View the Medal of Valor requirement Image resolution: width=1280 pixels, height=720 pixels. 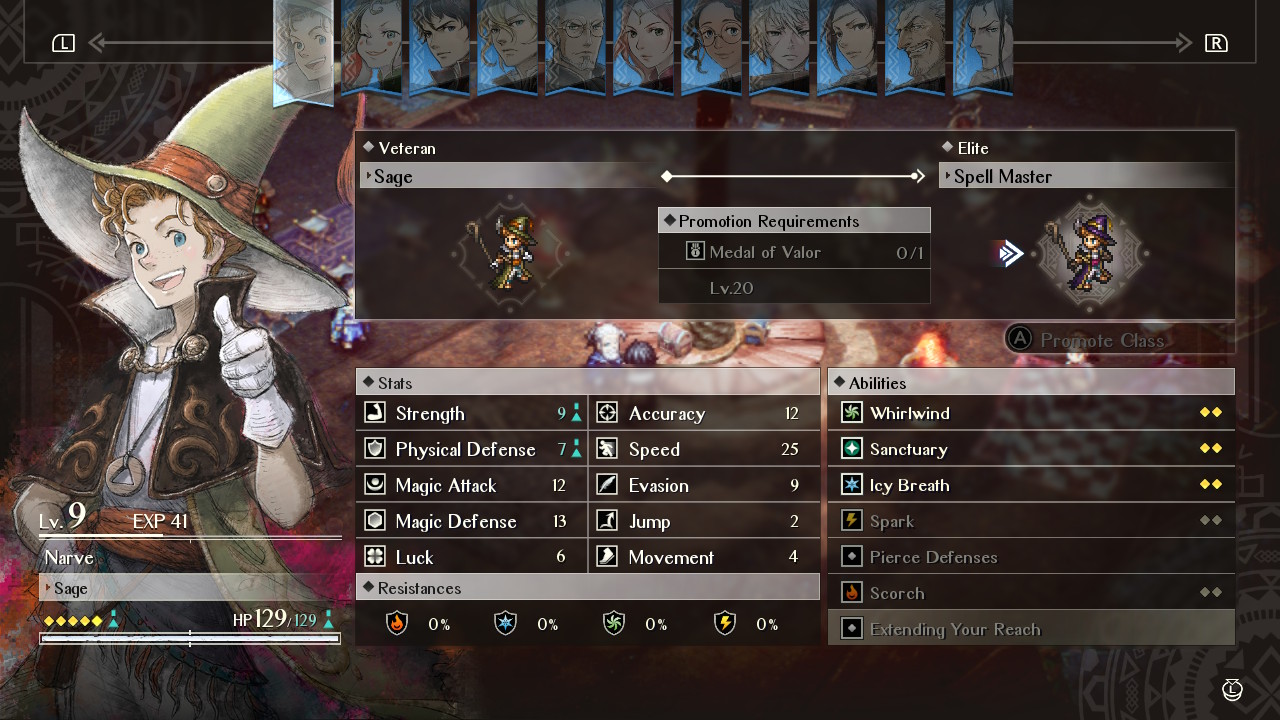click(794, 252)
